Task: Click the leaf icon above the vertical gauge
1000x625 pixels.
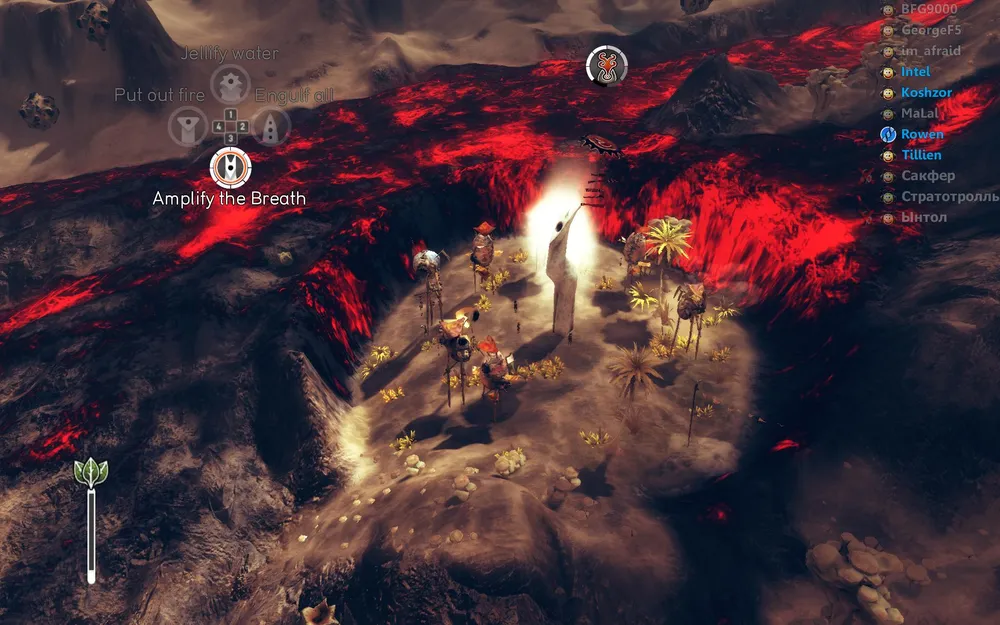Action: pyautogui.click(x=90, y=472)
